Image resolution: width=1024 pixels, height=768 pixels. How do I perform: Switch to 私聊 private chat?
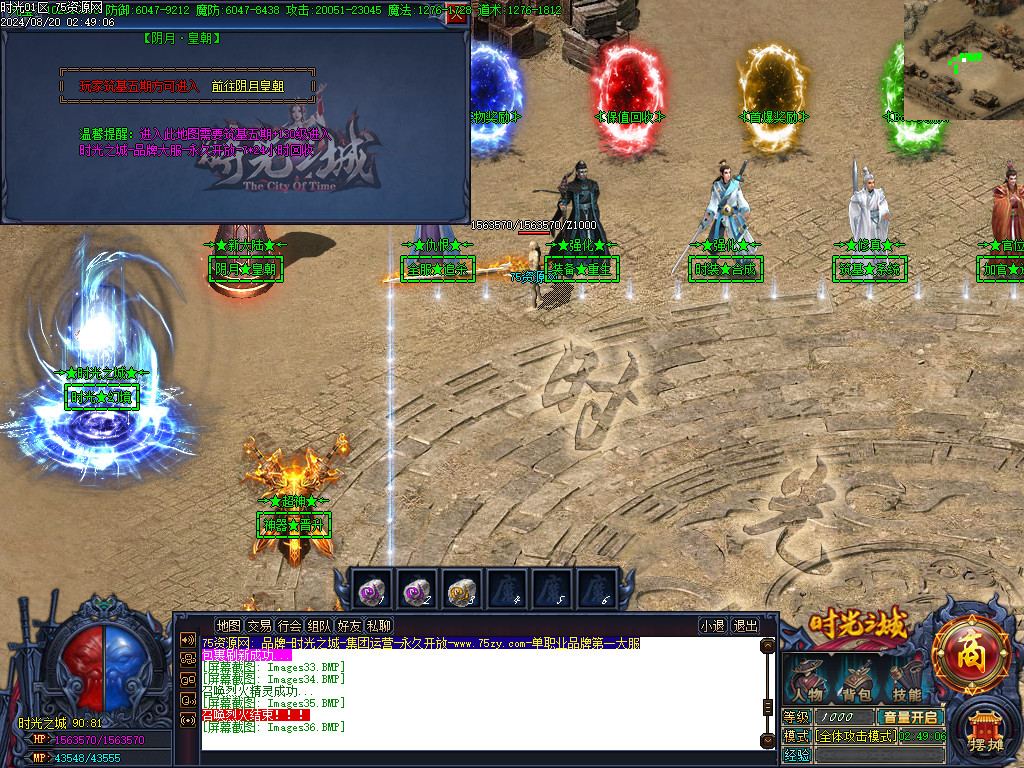click(x=379, y=626)
